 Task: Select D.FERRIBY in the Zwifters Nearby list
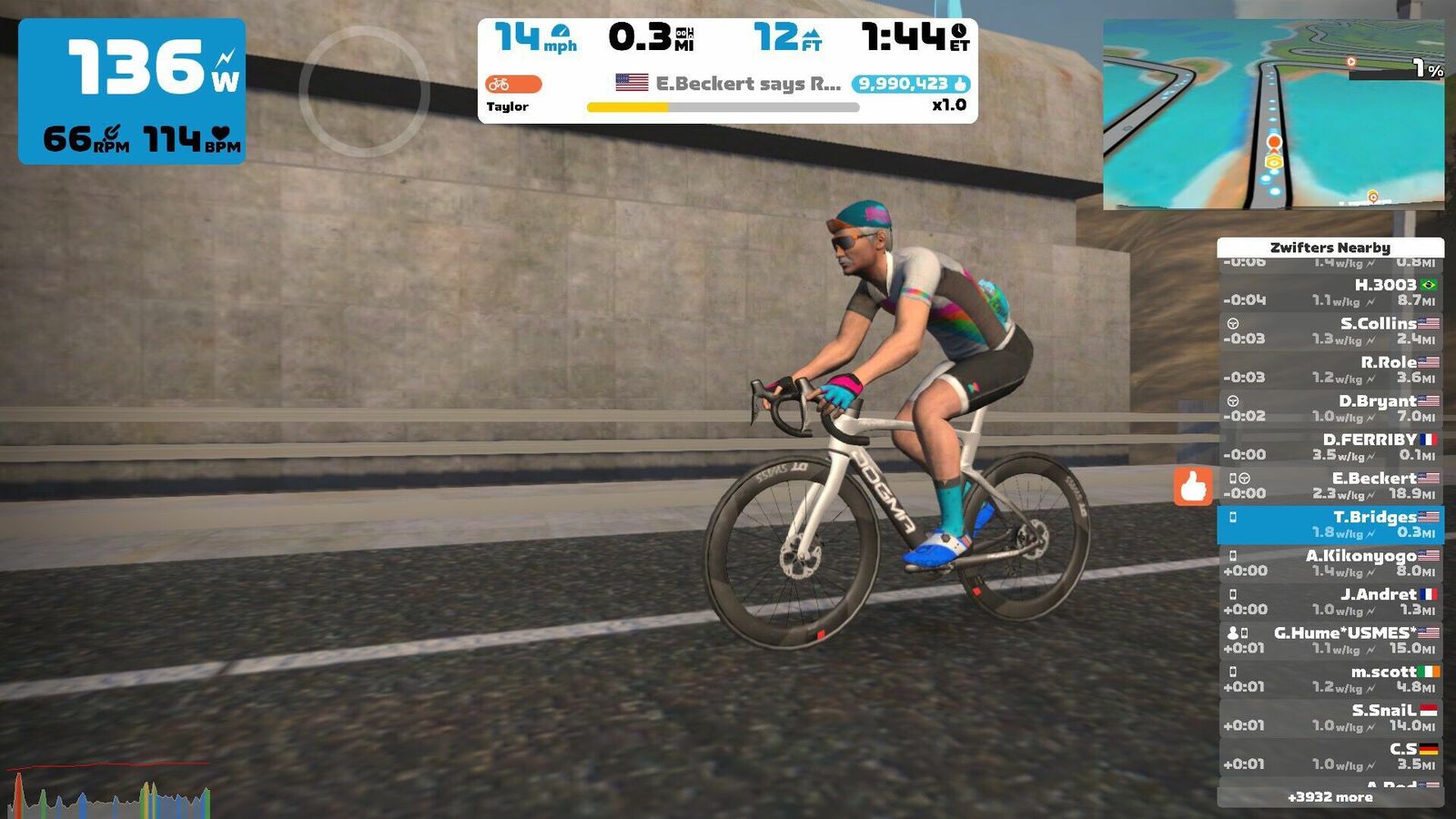pyautogui.click(x=1330, y=447)
